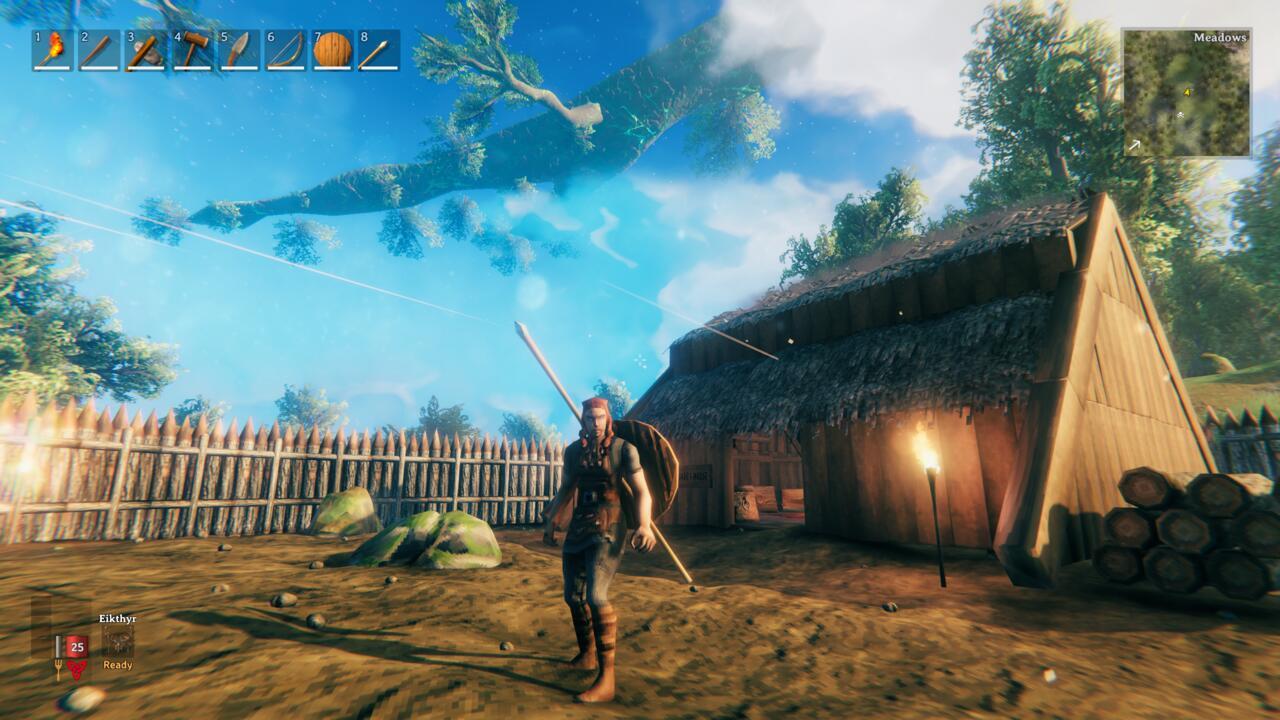
Task: Click the raspberry food icon
Action: point(77,669)
